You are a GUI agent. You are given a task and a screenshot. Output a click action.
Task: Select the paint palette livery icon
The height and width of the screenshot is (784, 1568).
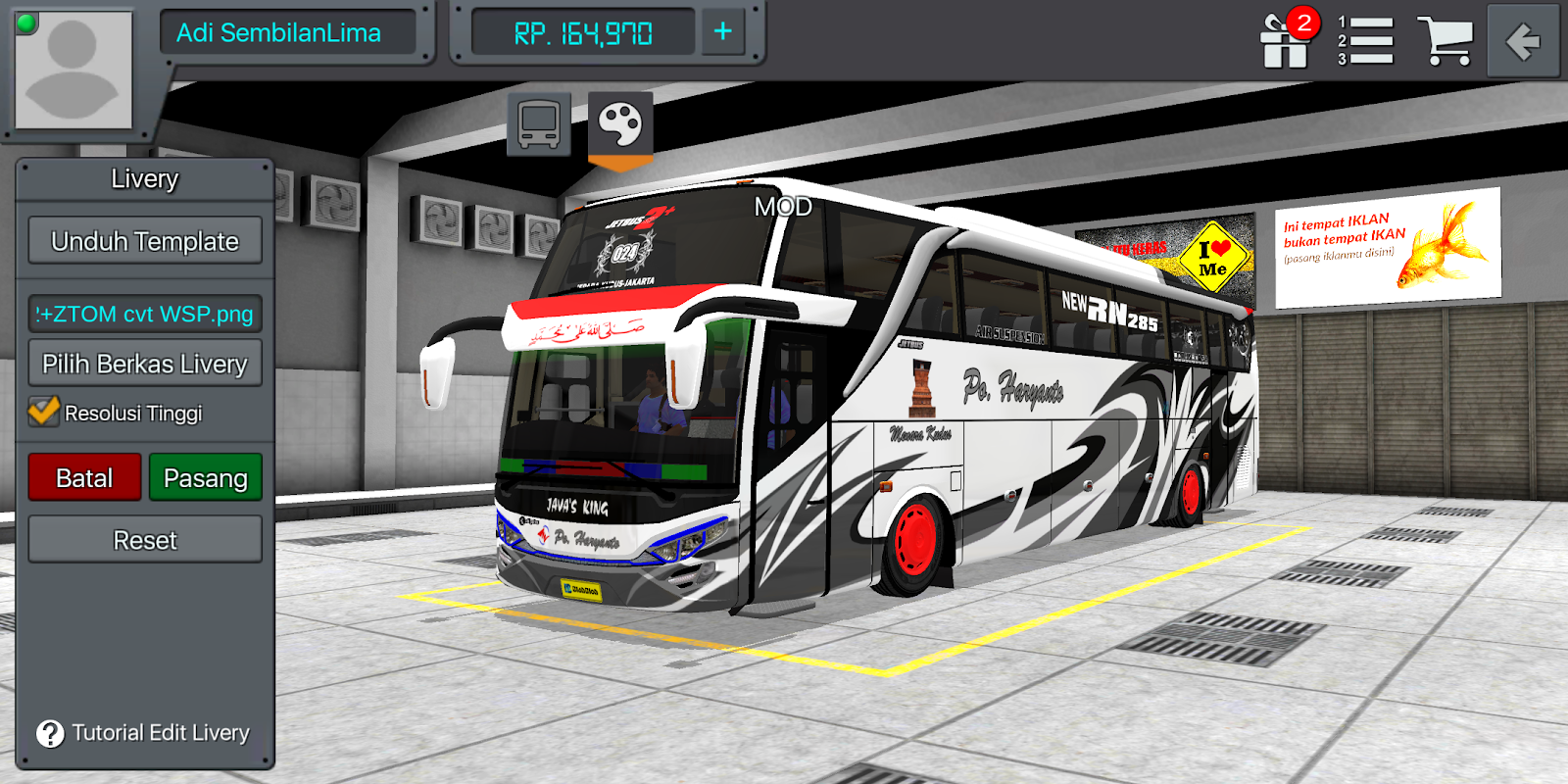[x=620, y=122]
